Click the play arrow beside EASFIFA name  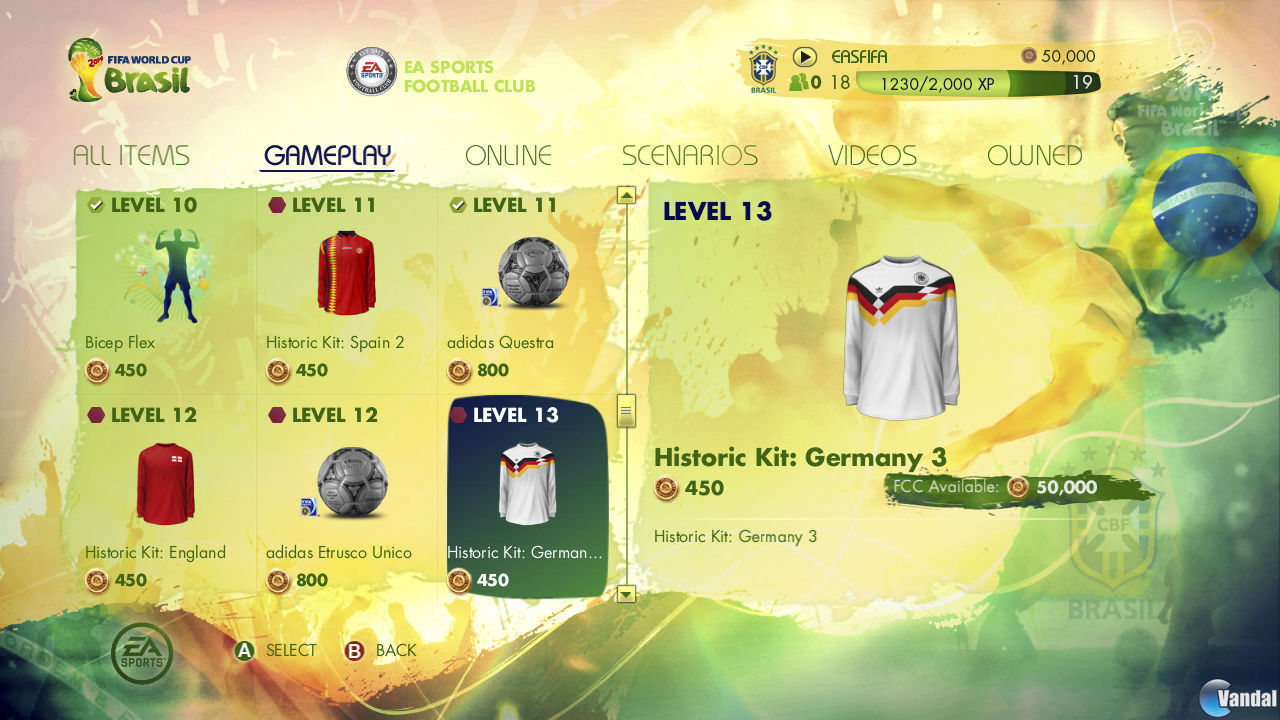click(x=806, y=56)
